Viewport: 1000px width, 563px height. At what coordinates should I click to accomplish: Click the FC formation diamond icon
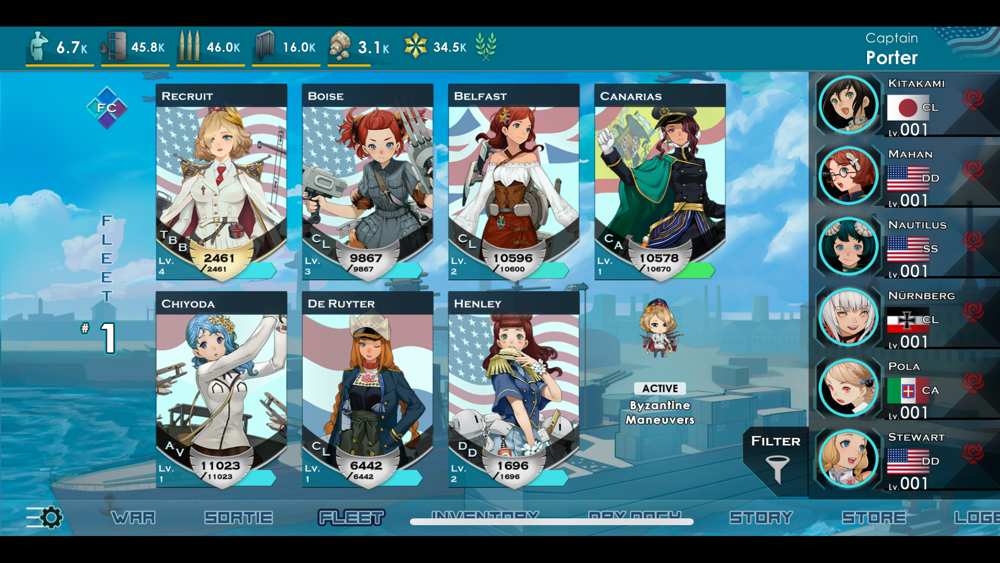tap(106, 108)
